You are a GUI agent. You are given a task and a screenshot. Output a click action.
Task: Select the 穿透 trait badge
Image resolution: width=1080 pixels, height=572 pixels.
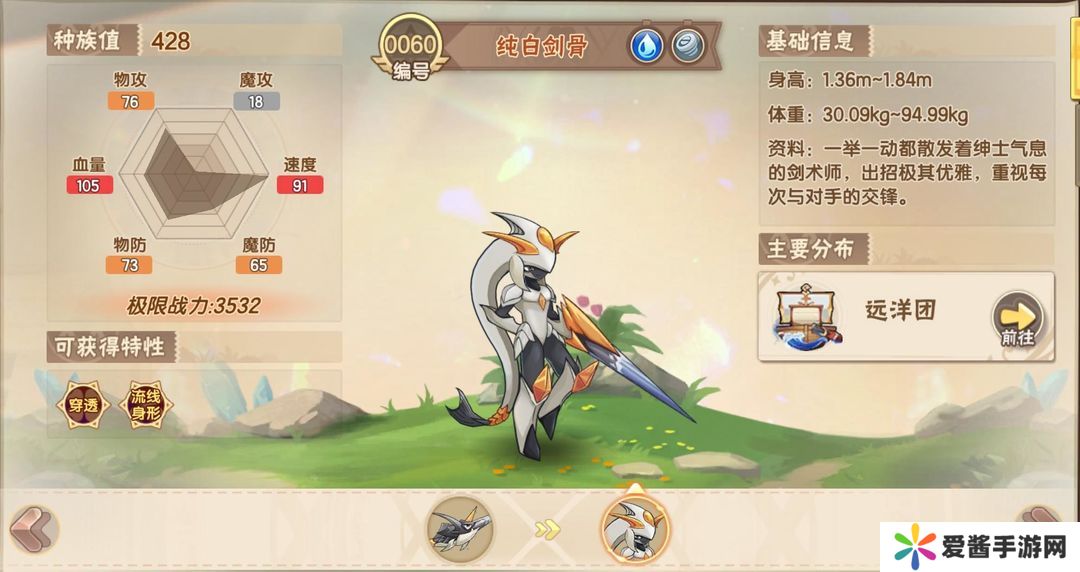pyautogui.click(x=81, y=403)
